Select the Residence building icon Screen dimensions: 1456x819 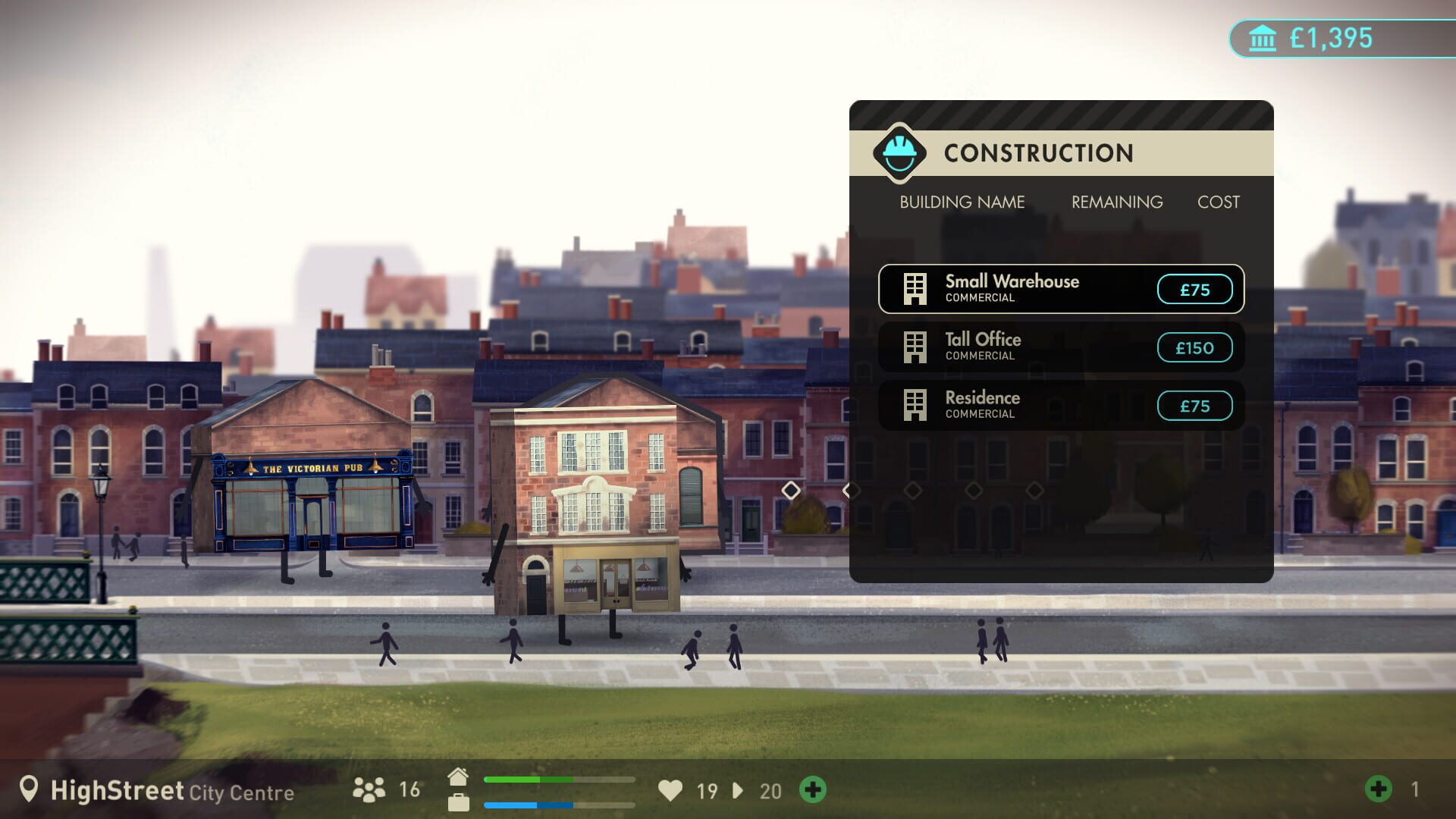pyautogui.click(x=916, y=404)
